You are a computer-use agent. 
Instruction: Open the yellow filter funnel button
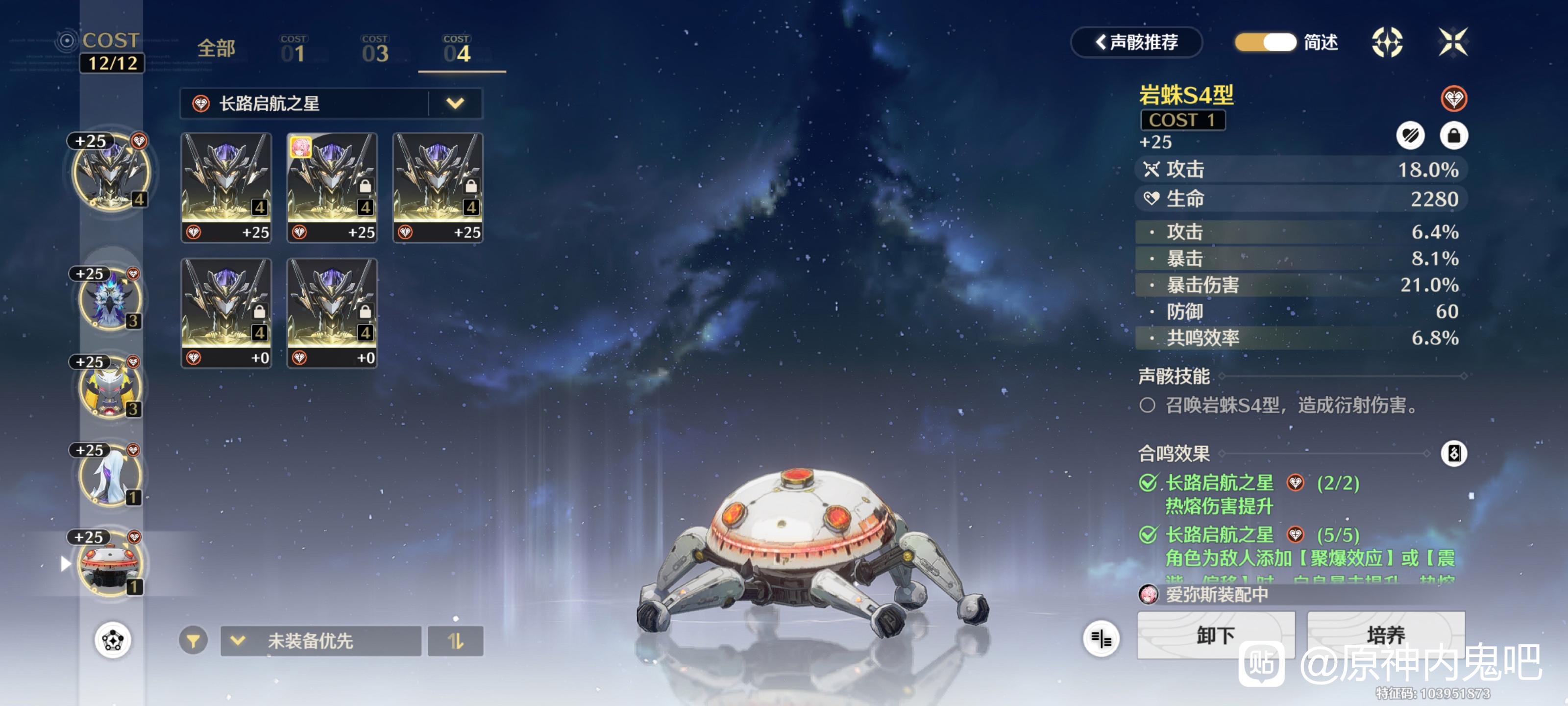click(x=193, y=641)
